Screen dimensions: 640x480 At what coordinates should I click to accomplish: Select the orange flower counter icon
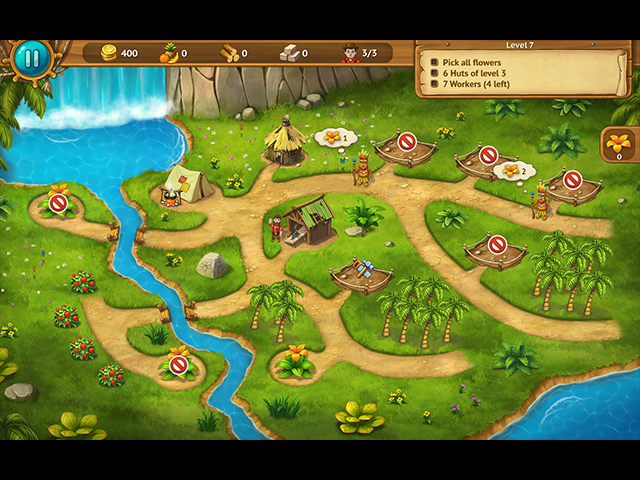click(x=619, y=143)
